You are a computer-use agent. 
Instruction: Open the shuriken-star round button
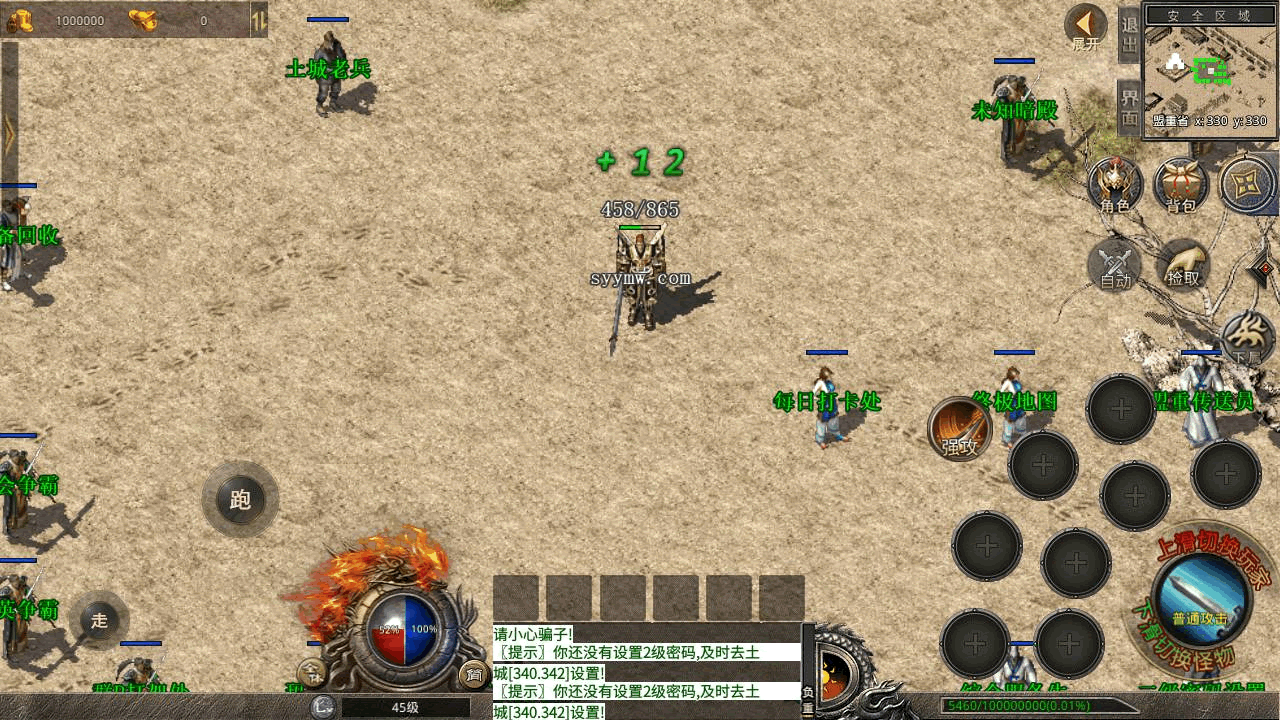tap(1247, 185)
